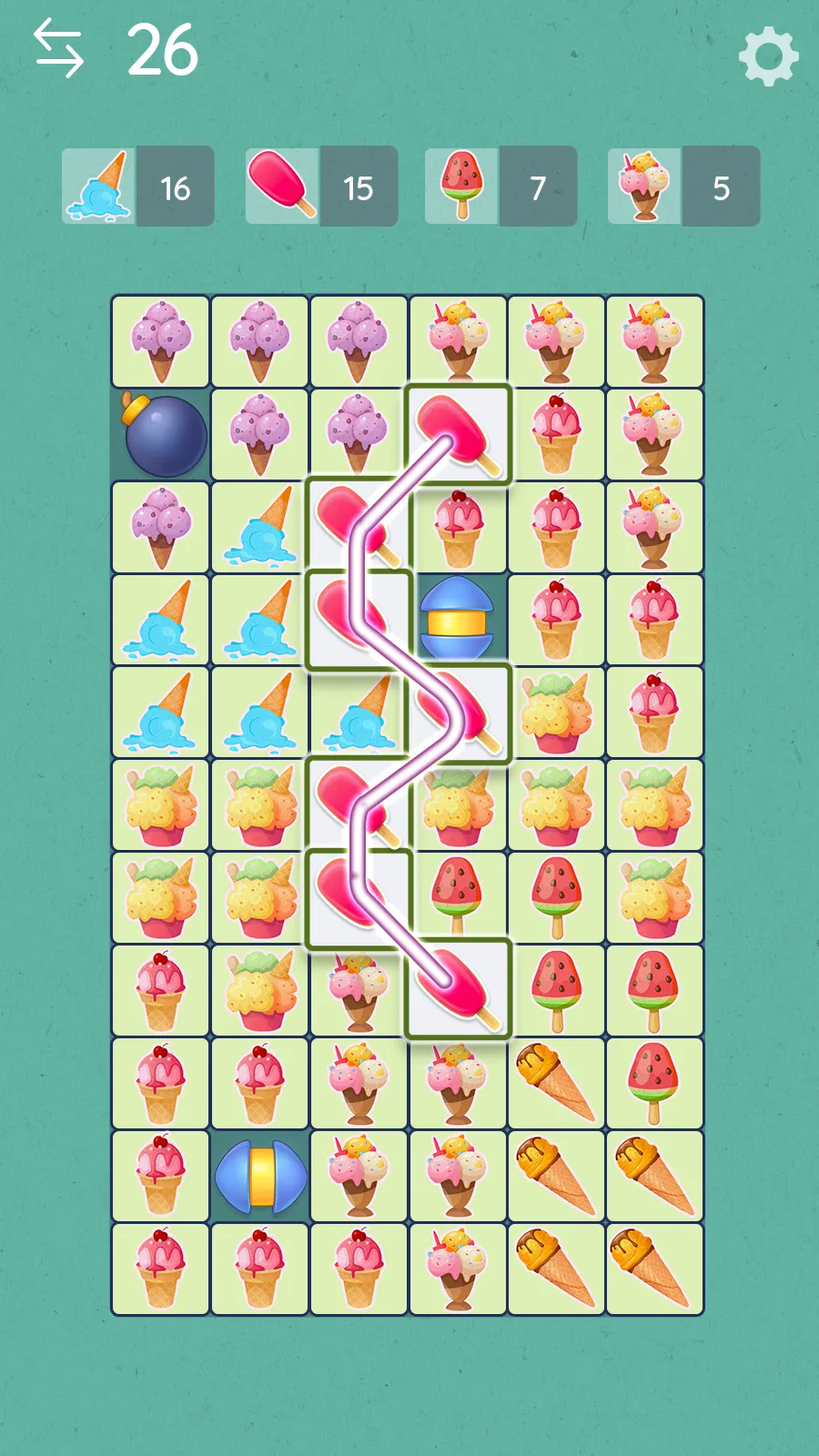
Task: Tap the blue capsule with horizontal yellow band
Action: 457,621
